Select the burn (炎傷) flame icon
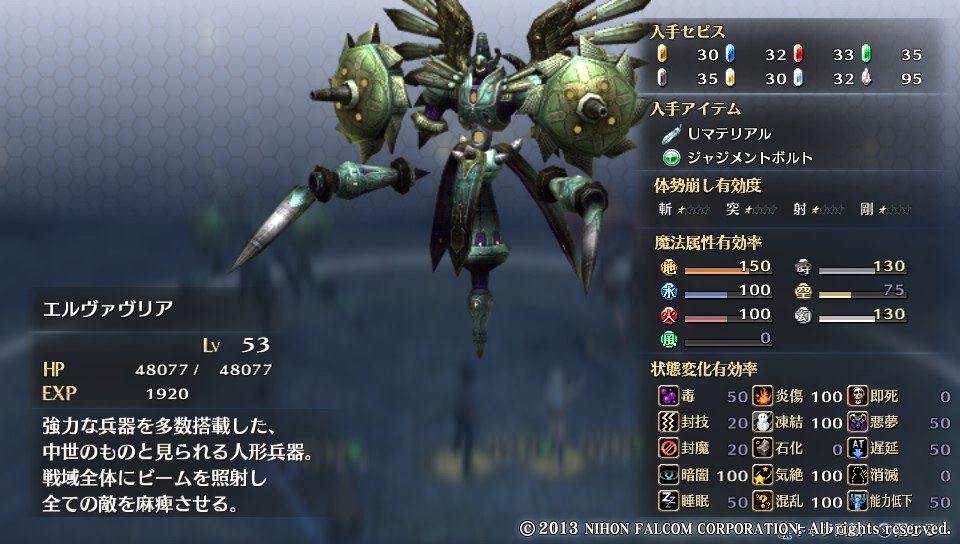The width and height of the screenshot is (960, 544). [763, 396]
